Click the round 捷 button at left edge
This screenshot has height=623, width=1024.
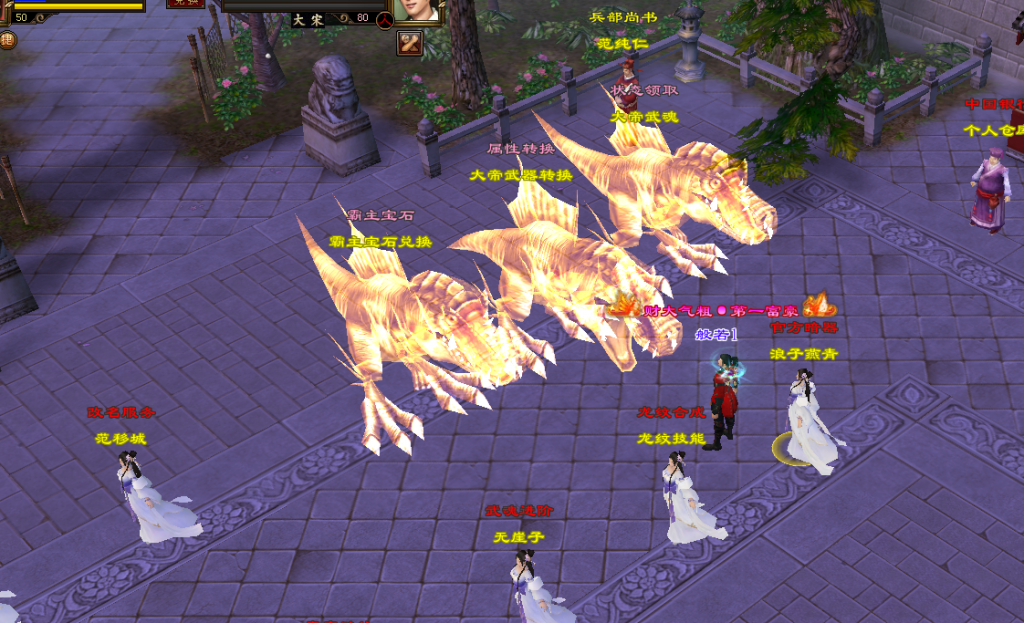[6, 40]
